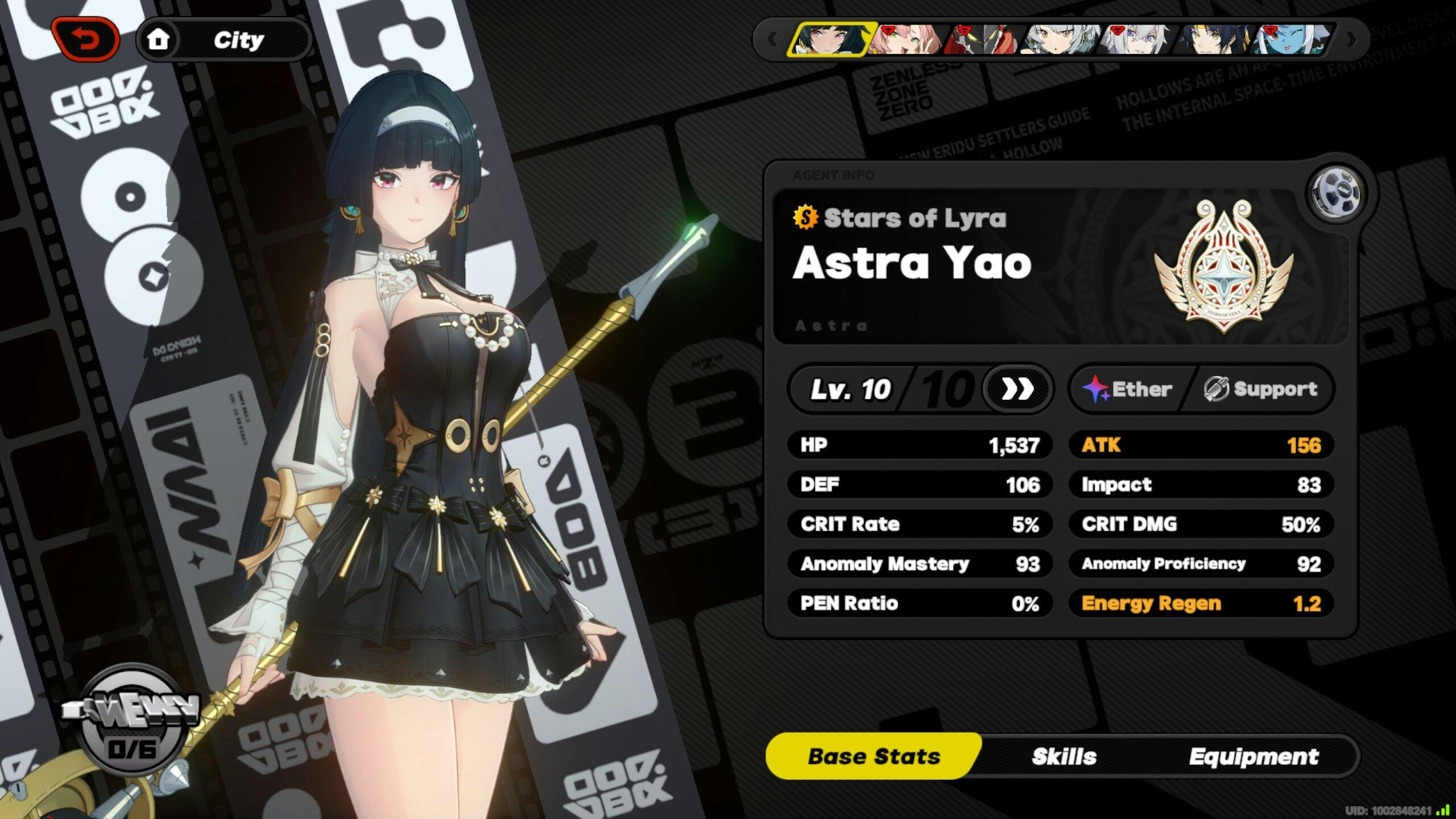Image resolution: width=1456 pixels, height=819 pixels.
Task: Click the red back arrow button
Action: click(x=85, y=40)
